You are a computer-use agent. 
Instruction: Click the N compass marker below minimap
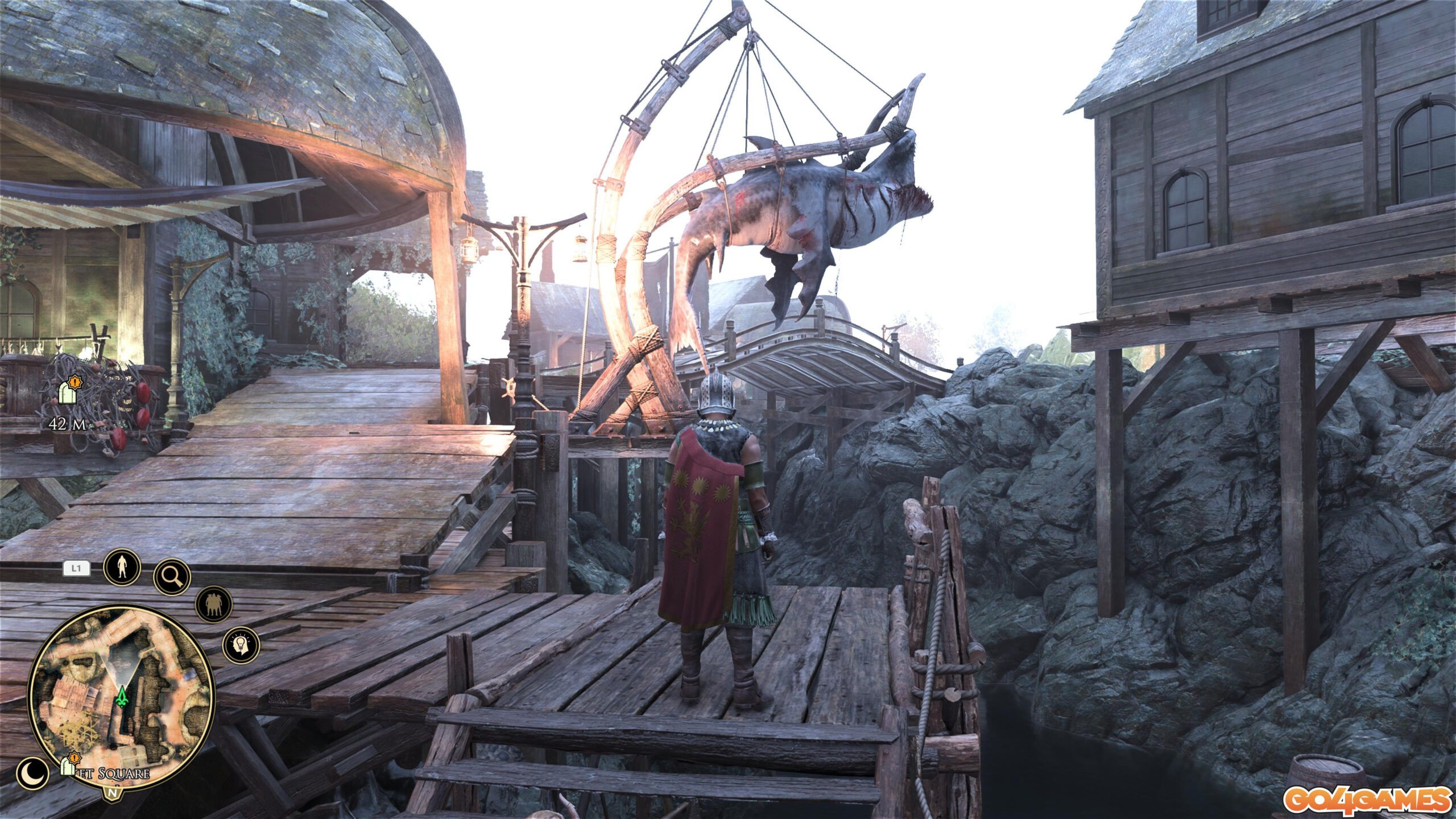tap(113, 791)
